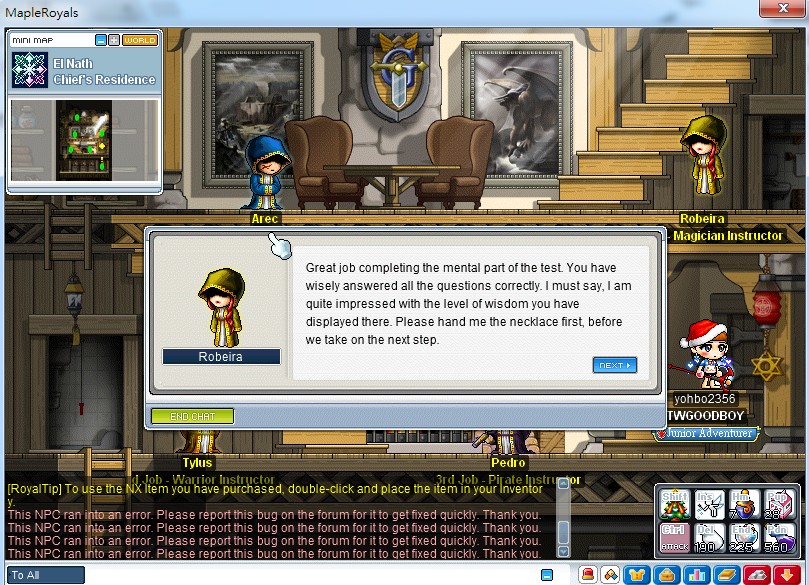End the conversation via END CHAT
809x585 pixels.
coord(192,416)
